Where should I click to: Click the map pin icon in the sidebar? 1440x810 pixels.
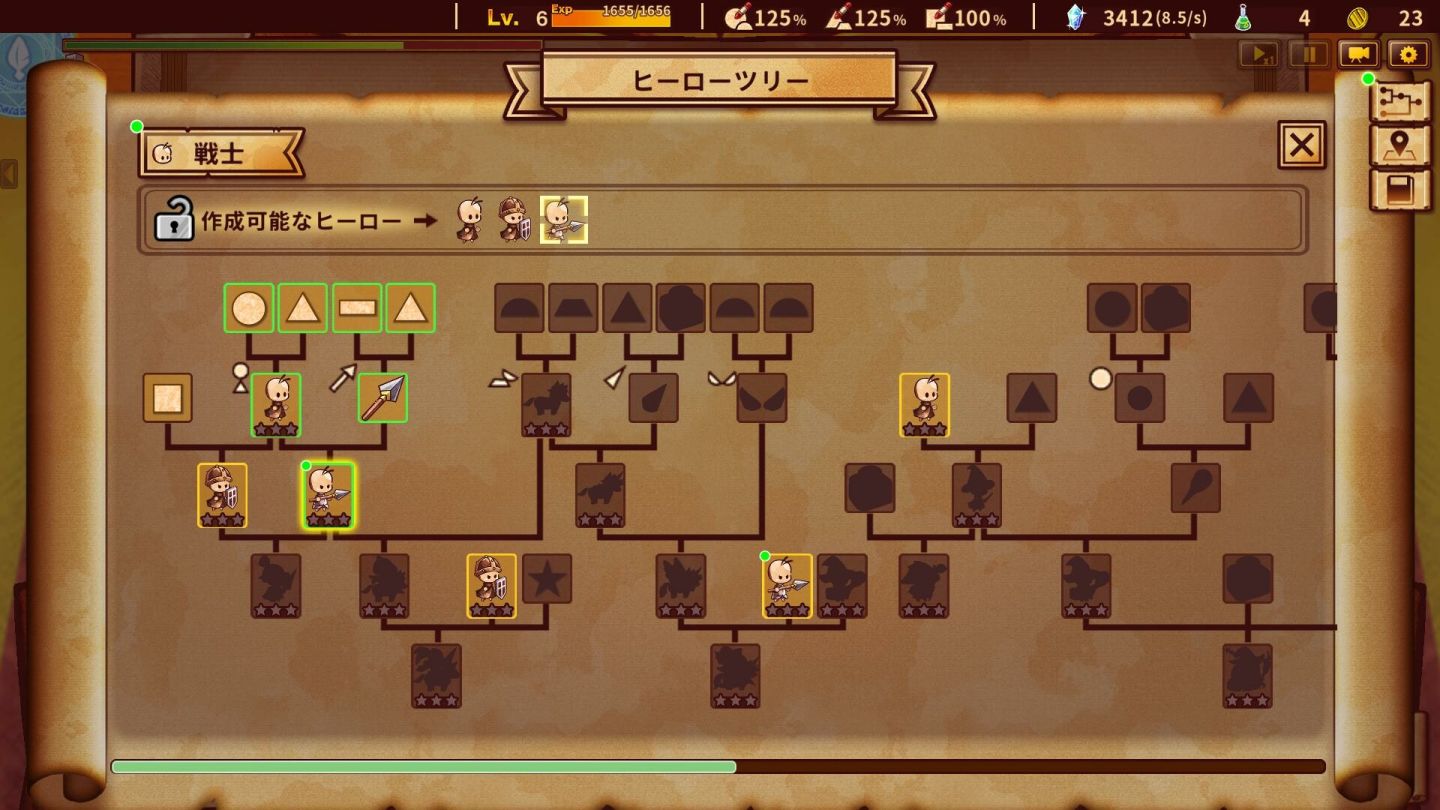pos(1400,145)
